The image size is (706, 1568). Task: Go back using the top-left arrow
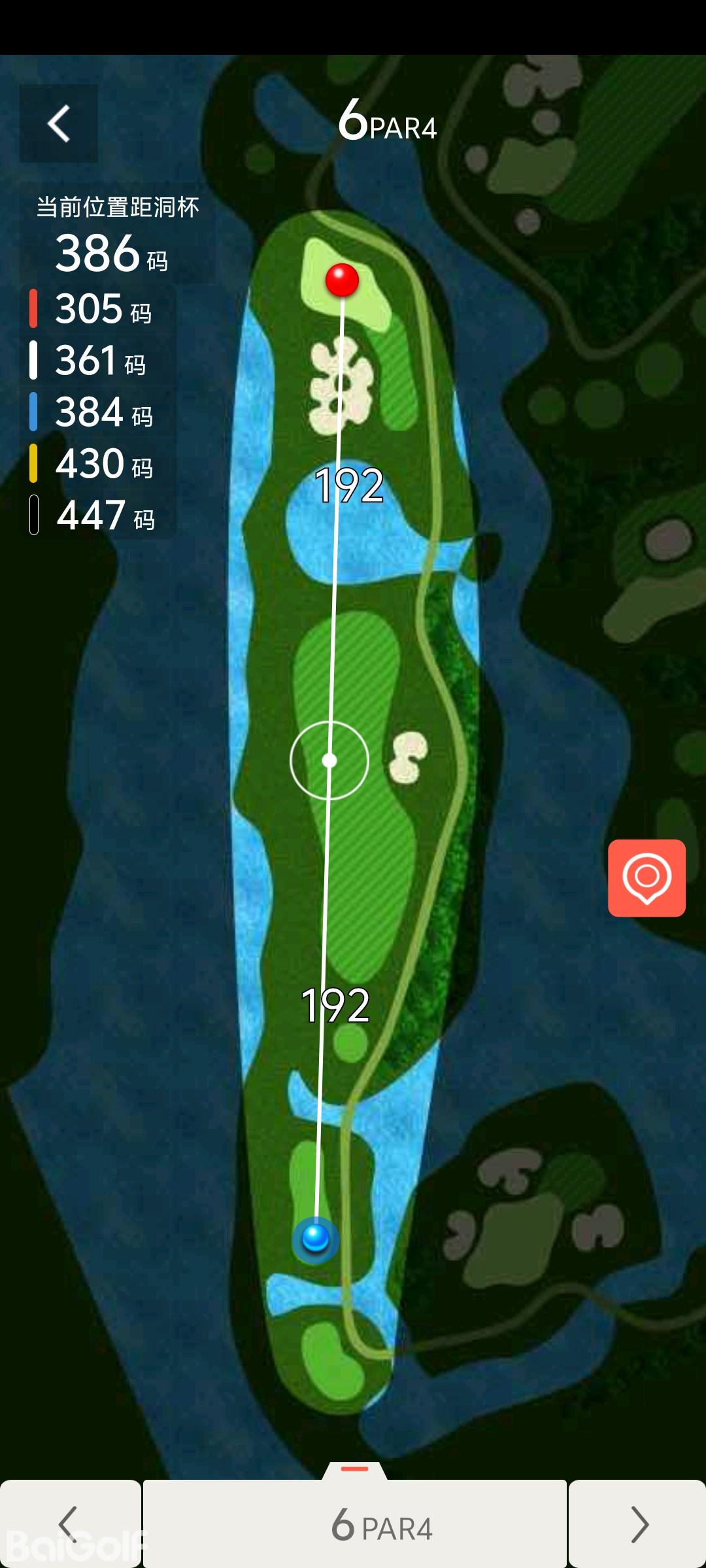point(59,123)
